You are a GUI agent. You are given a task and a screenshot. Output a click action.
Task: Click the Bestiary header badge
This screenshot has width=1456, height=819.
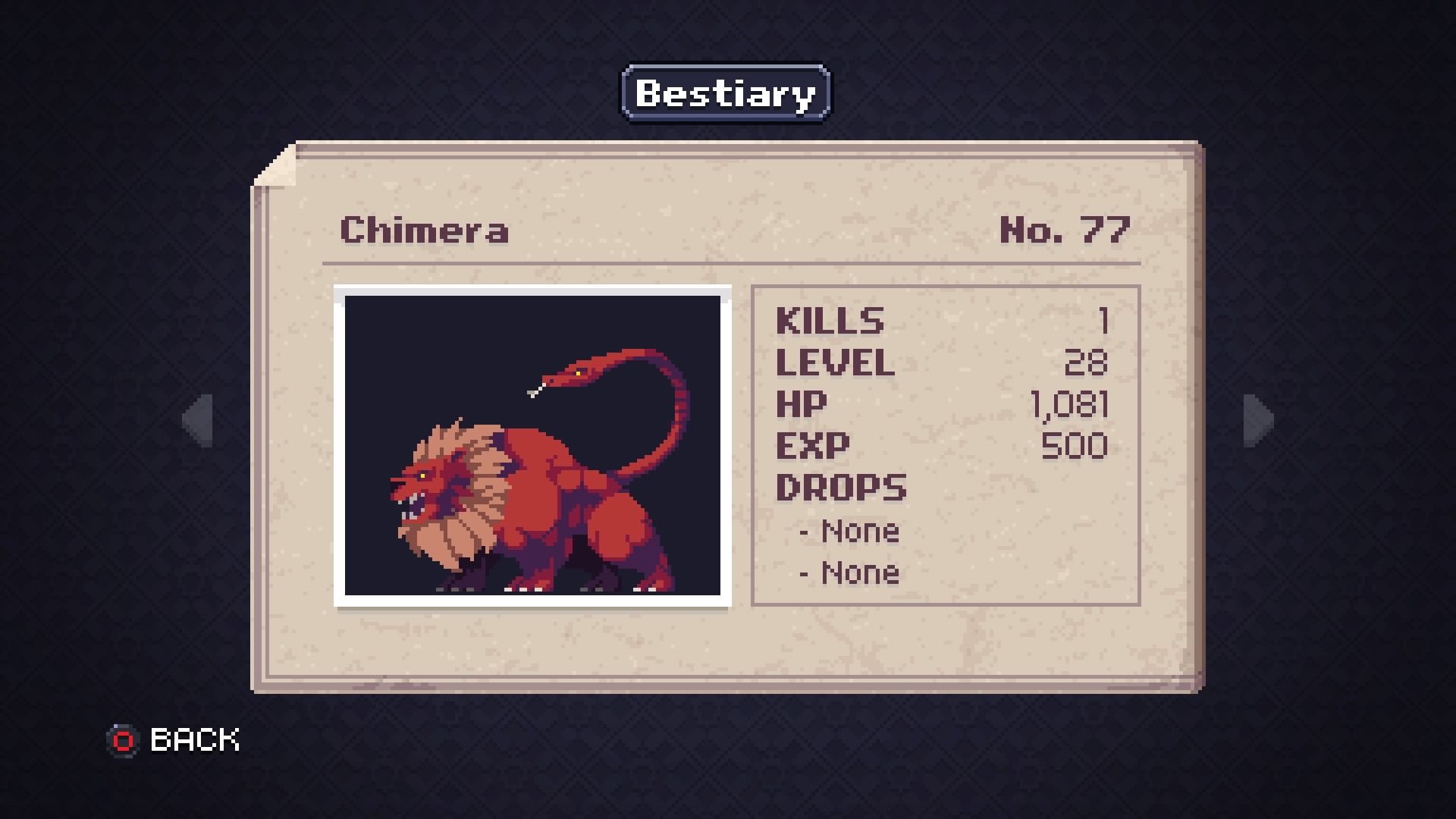click(724, 93)
